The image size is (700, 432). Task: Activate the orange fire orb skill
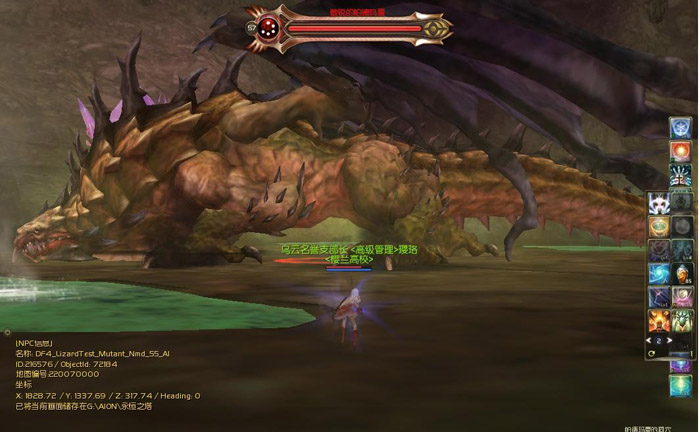tap(681, 151)
